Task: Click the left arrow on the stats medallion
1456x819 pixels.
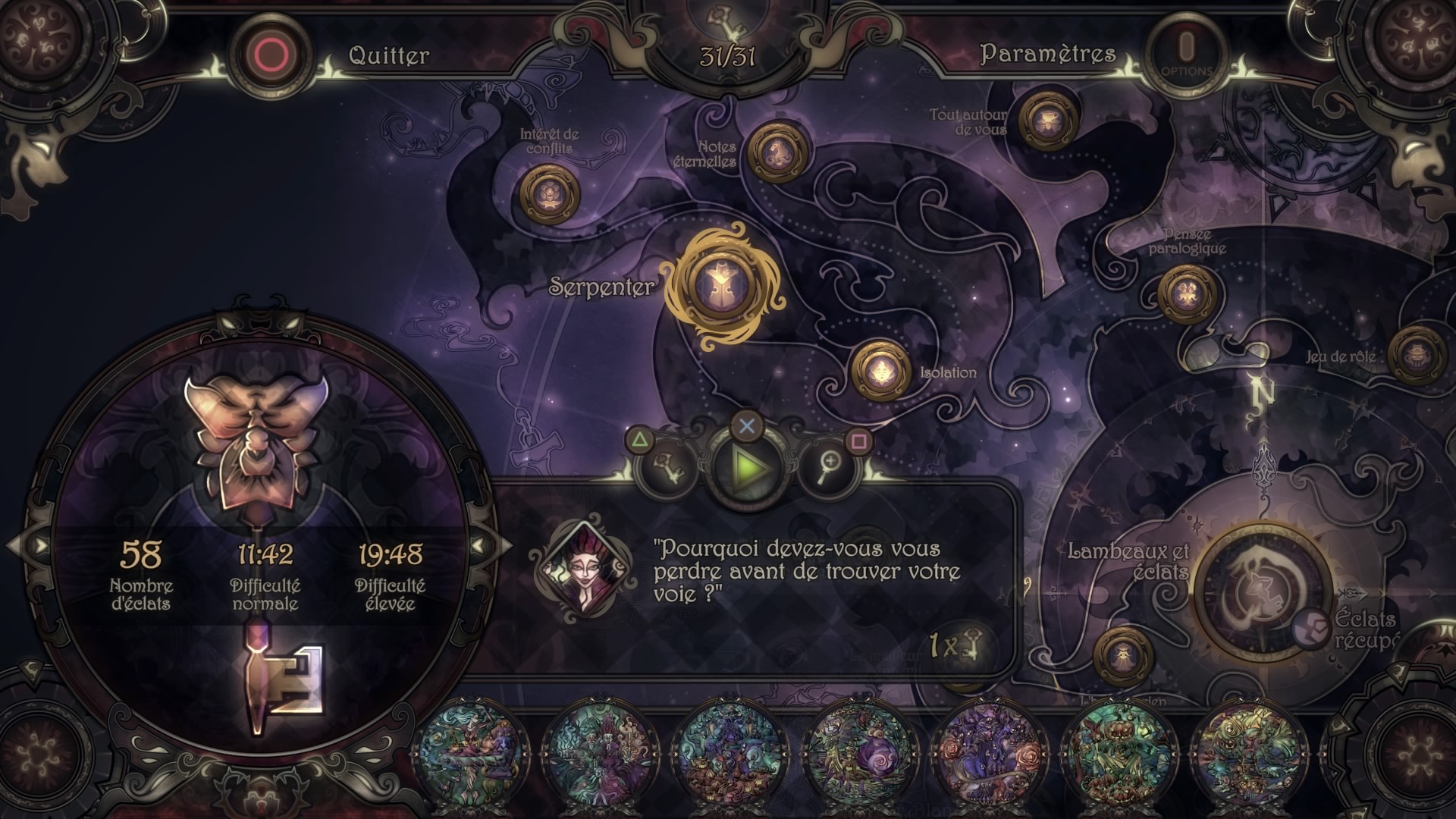Action: 39,545
